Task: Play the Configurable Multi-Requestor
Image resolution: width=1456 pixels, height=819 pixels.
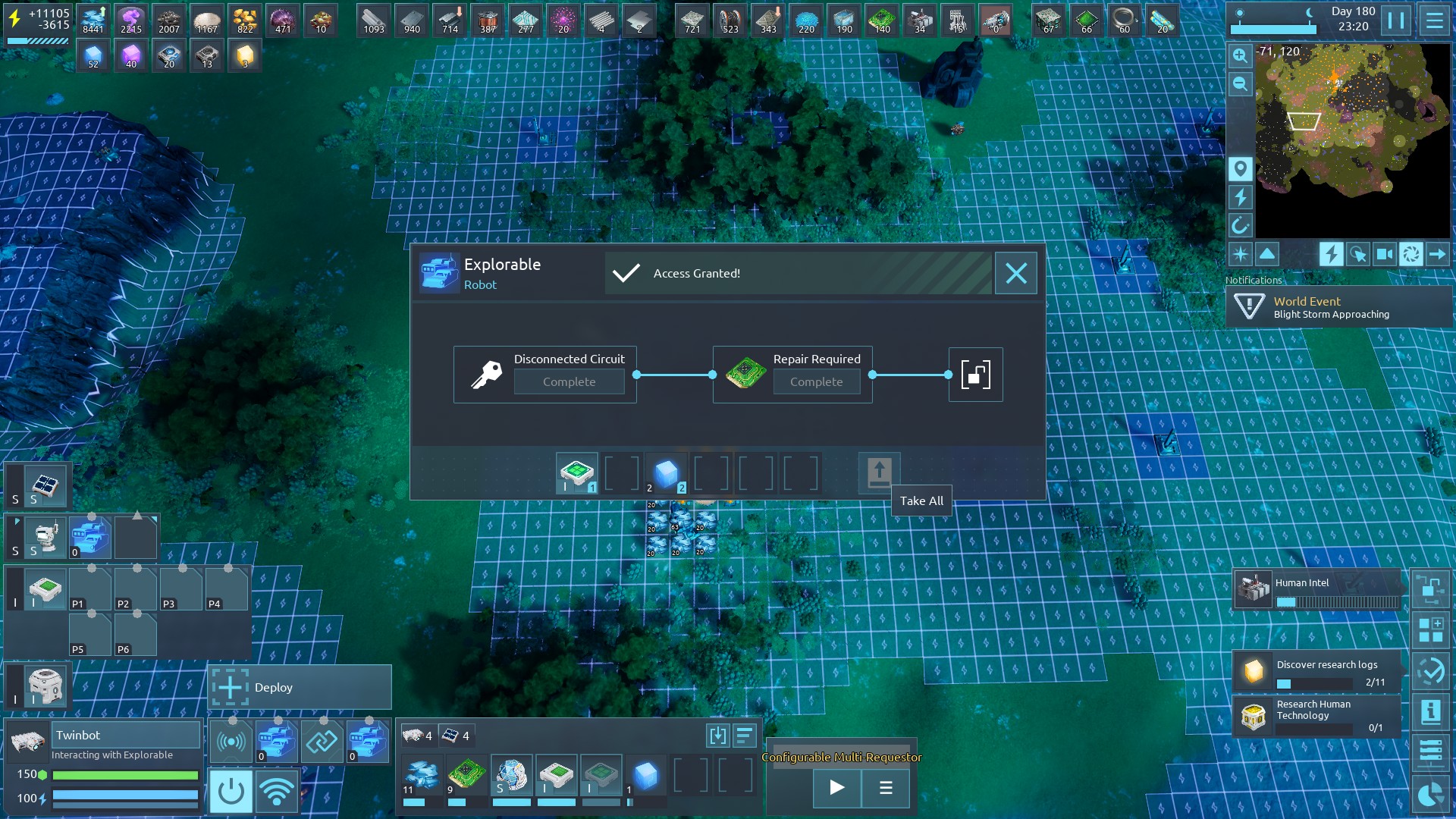Action: (x=836, y=788)
